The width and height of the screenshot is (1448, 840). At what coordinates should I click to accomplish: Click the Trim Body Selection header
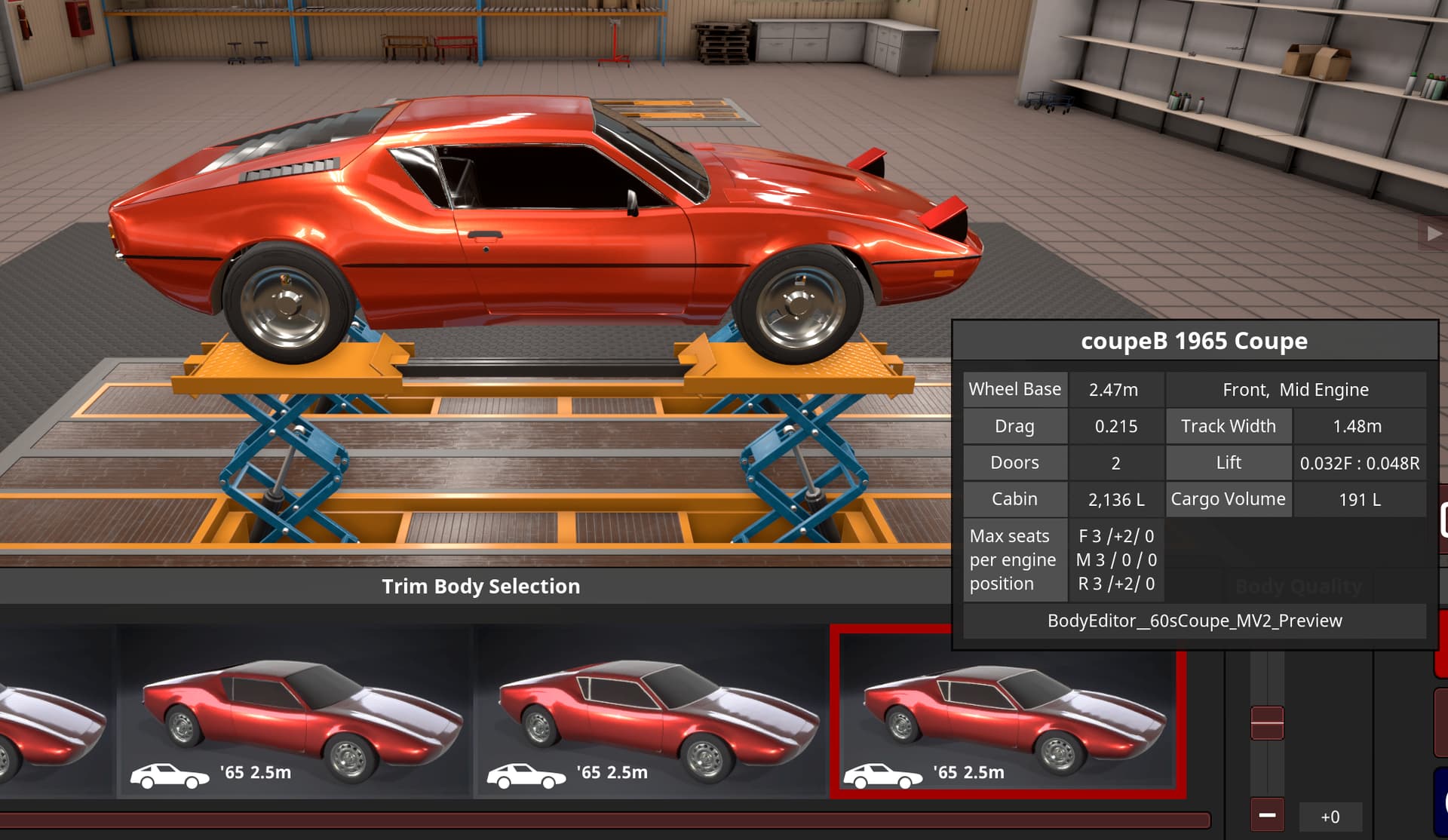point(482,587)
